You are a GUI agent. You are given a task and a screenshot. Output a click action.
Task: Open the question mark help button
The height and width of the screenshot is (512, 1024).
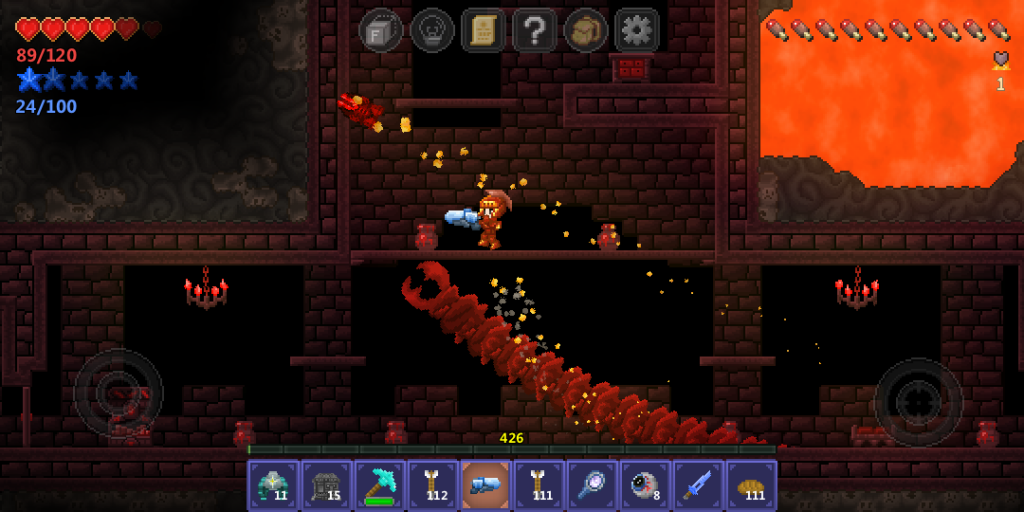pyautogui.click(x=534, y=30)
